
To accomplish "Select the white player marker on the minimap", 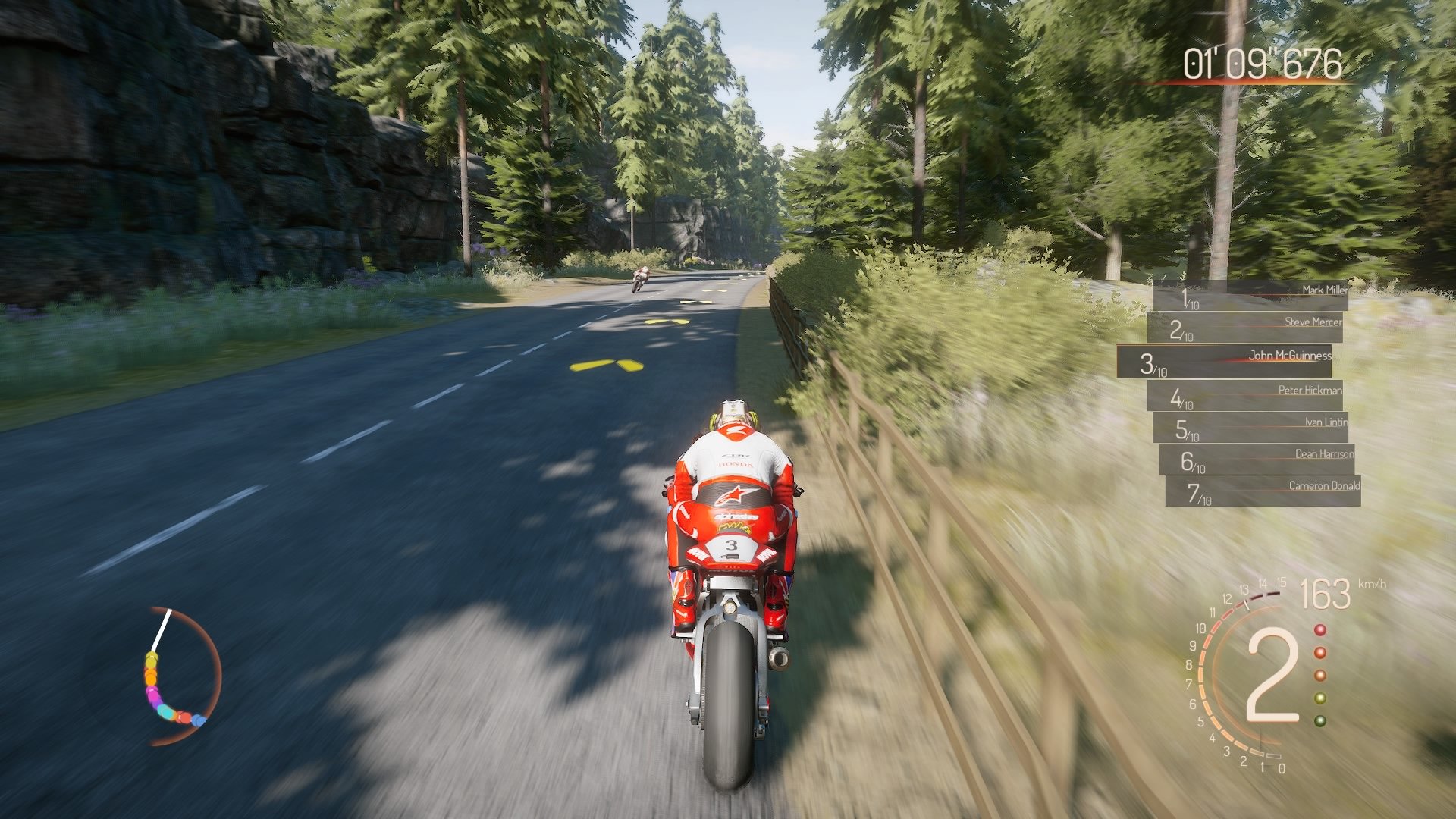I will point(159,628).
